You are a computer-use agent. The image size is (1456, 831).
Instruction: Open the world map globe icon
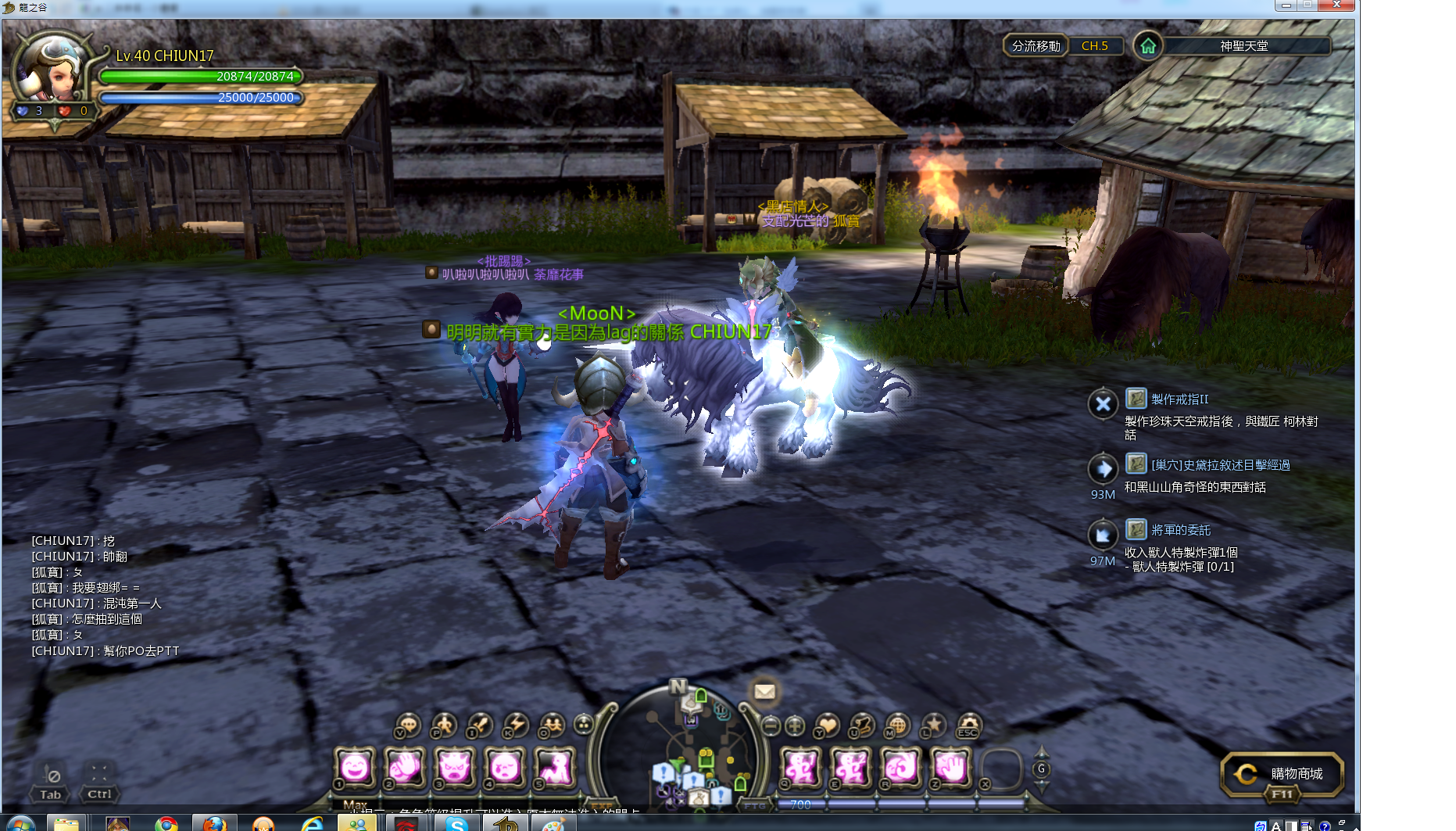pyautogui.click(x=897, y=725)
